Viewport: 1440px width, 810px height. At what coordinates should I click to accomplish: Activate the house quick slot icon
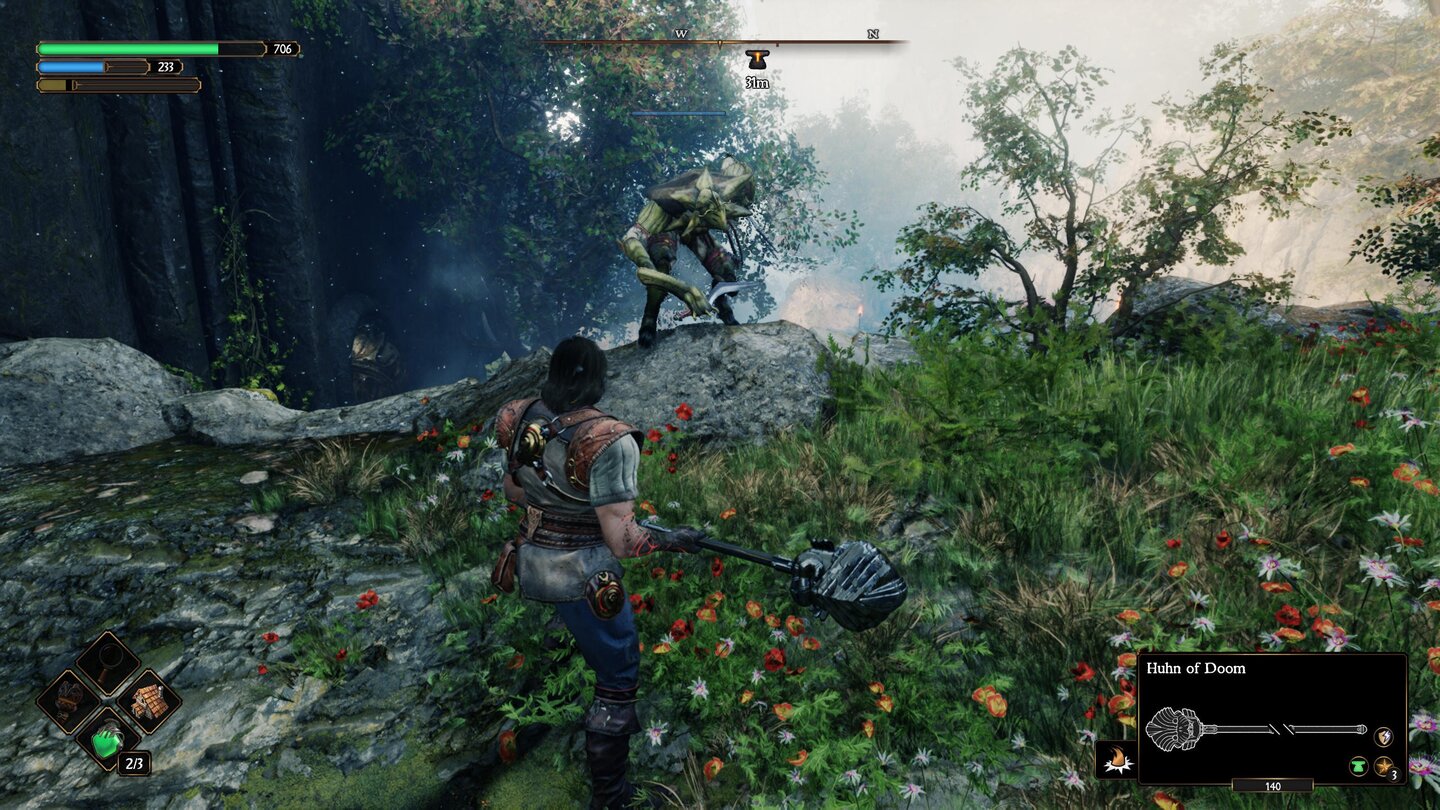click(149, 701)
